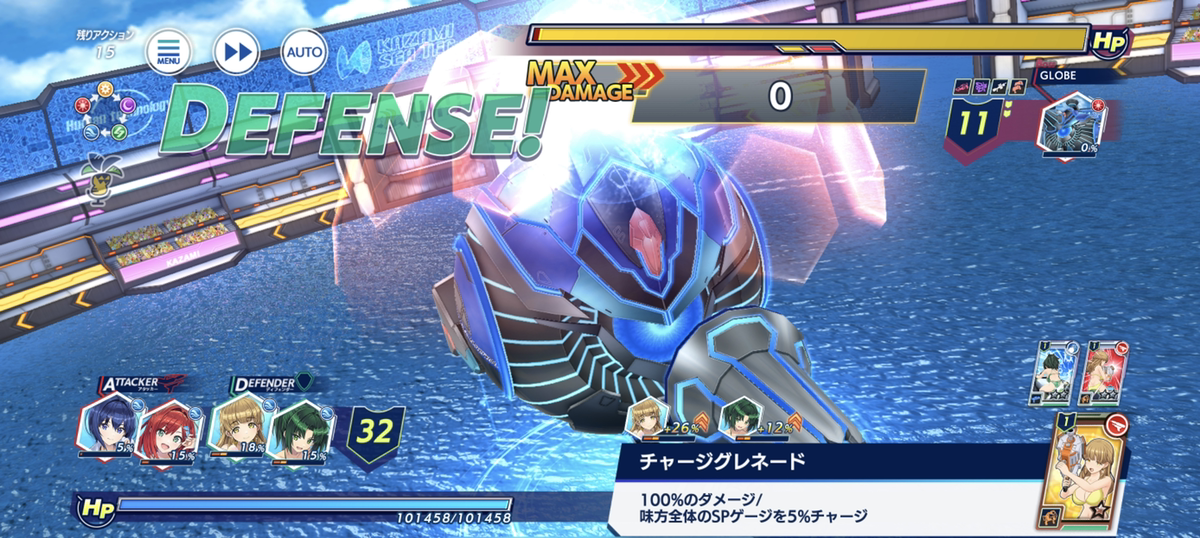The width and height of the screenshot is (1200, 538).
Task: Toggle fast-forward battle speed
Action: coord(237,51)
